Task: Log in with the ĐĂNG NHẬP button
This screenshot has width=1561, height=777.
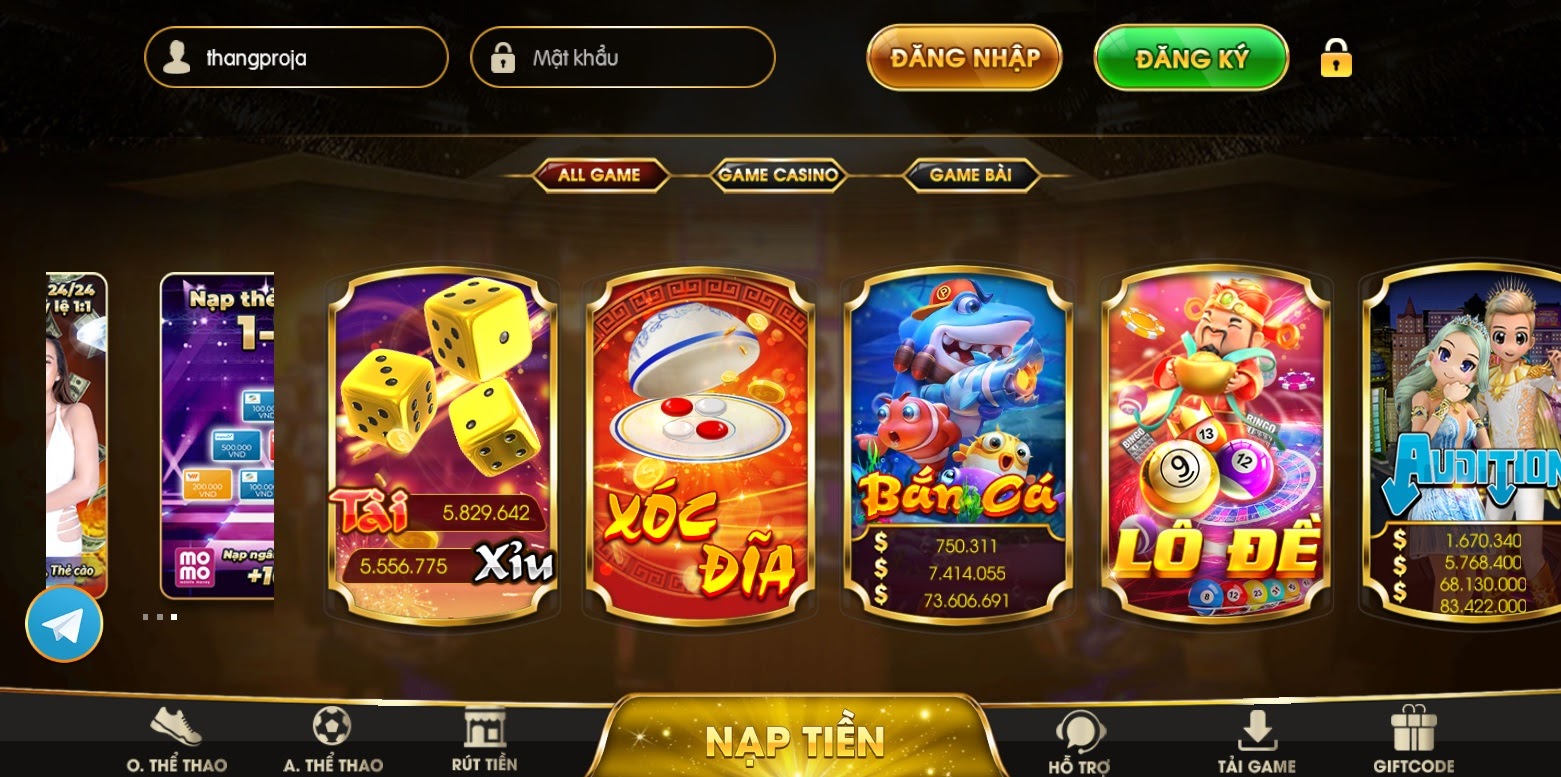Action: point(964,57)
